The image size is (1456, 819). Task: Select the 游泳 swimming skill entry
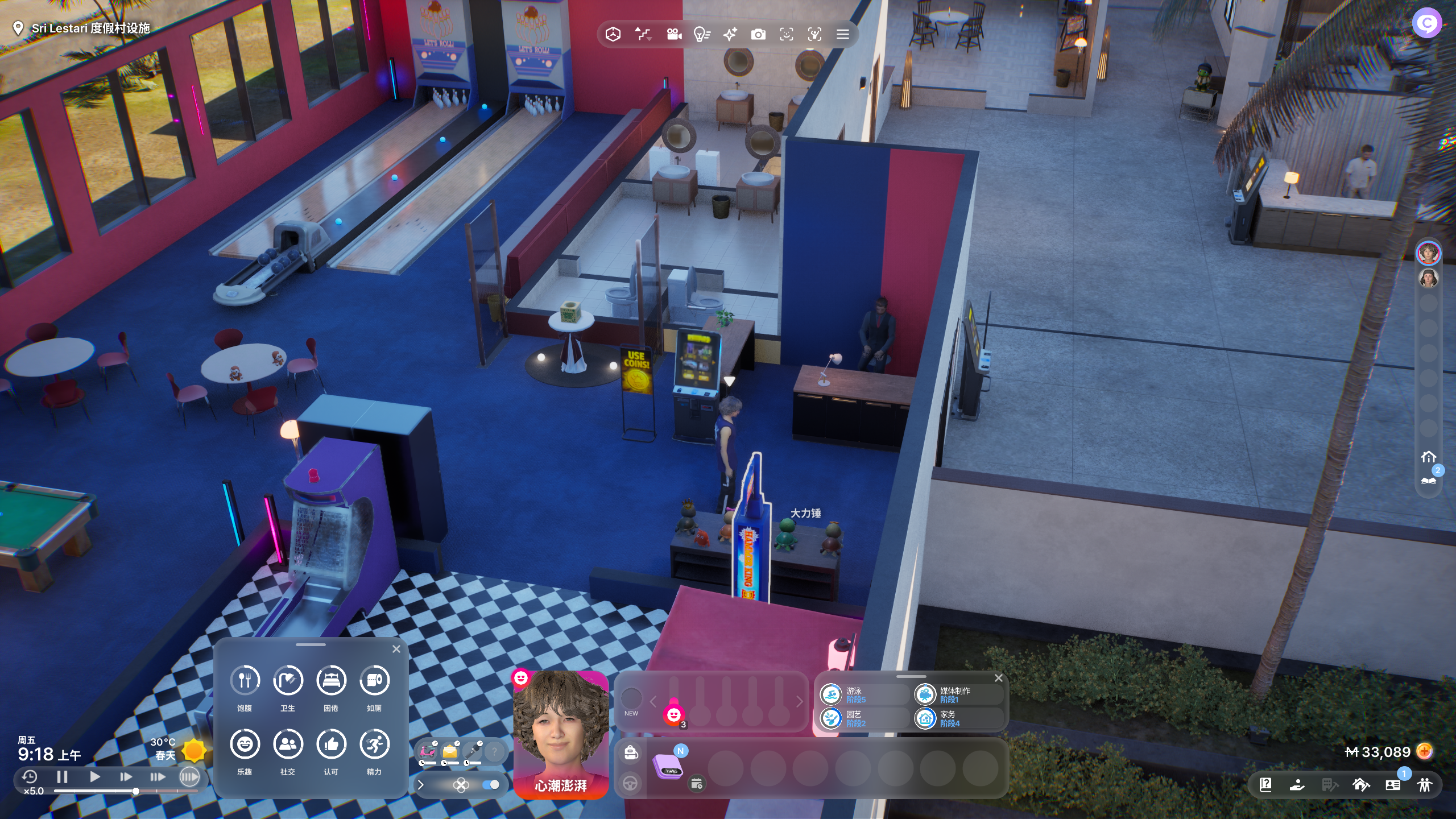pyautogui.click(x=853, y=694)
